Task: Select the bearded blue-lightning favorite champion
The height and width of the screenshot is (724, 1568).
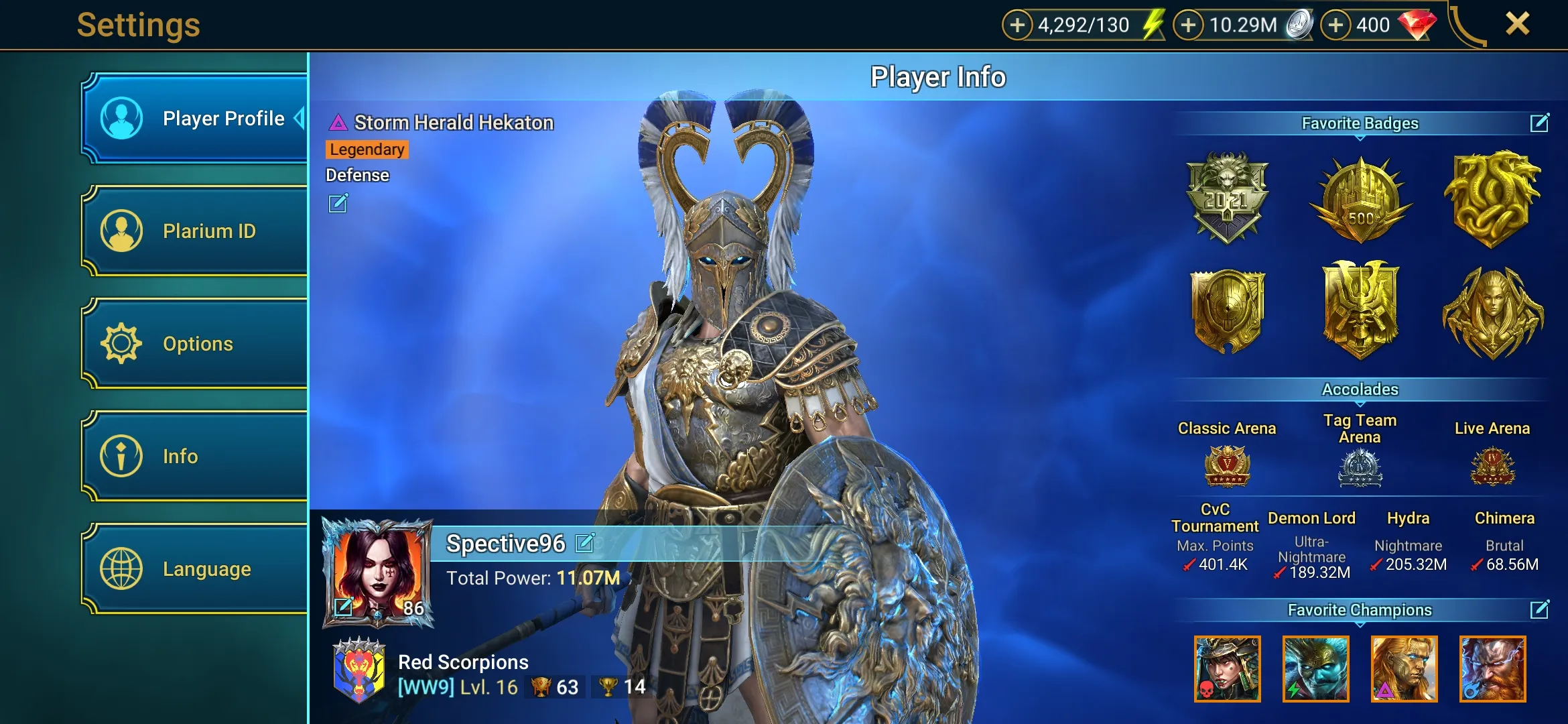Action: 1492,669
